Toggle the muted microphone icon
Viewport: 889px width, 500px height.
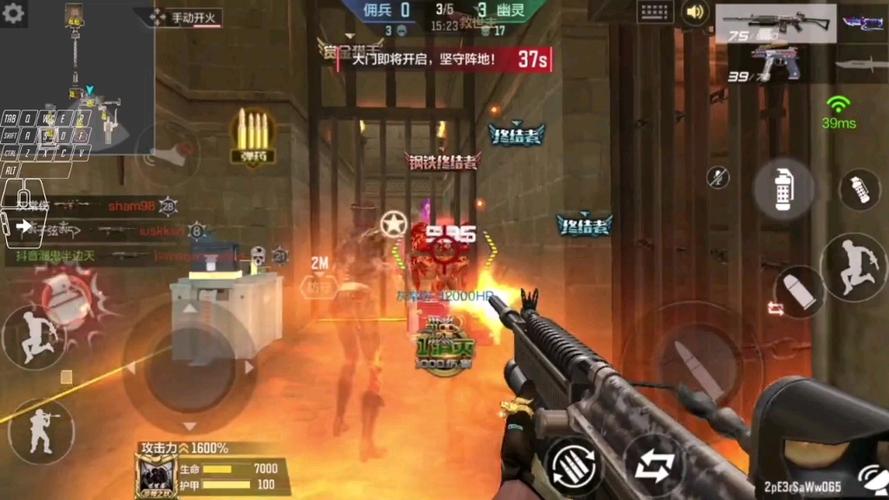[x=717, y=178]
